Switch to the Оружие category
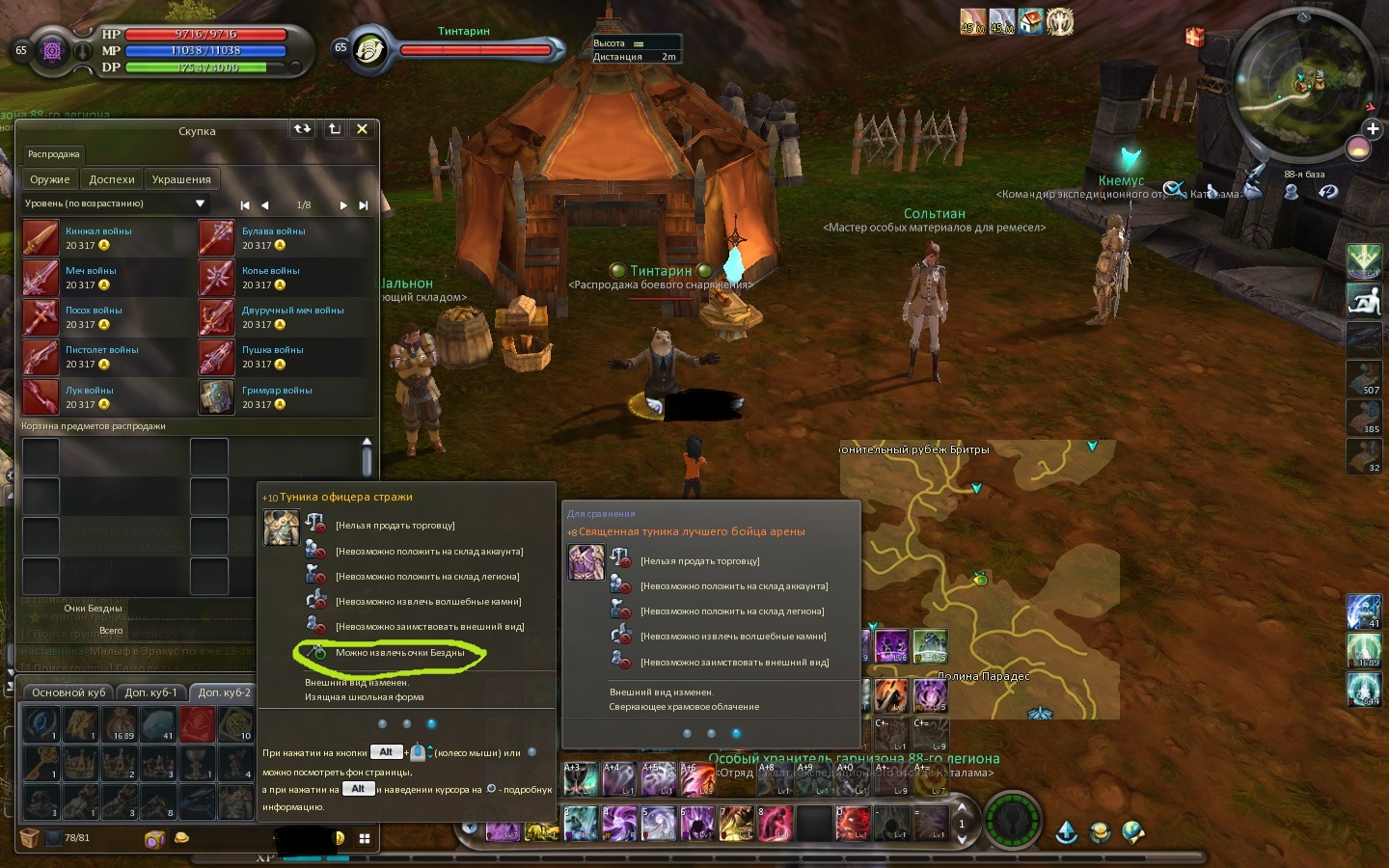Image resolution: width=1389 pixels, height=868 pixels. (49, 179)
